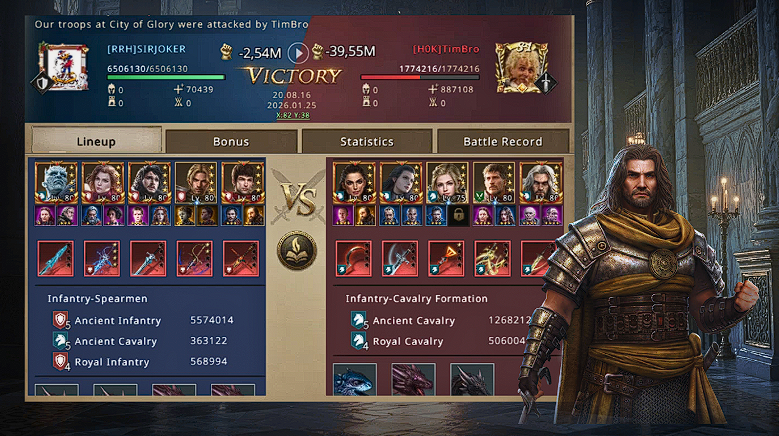Select the white-haired Night King hero portrait
The width and height of the screenshot is (779, 436).
(x=55, y=183)
